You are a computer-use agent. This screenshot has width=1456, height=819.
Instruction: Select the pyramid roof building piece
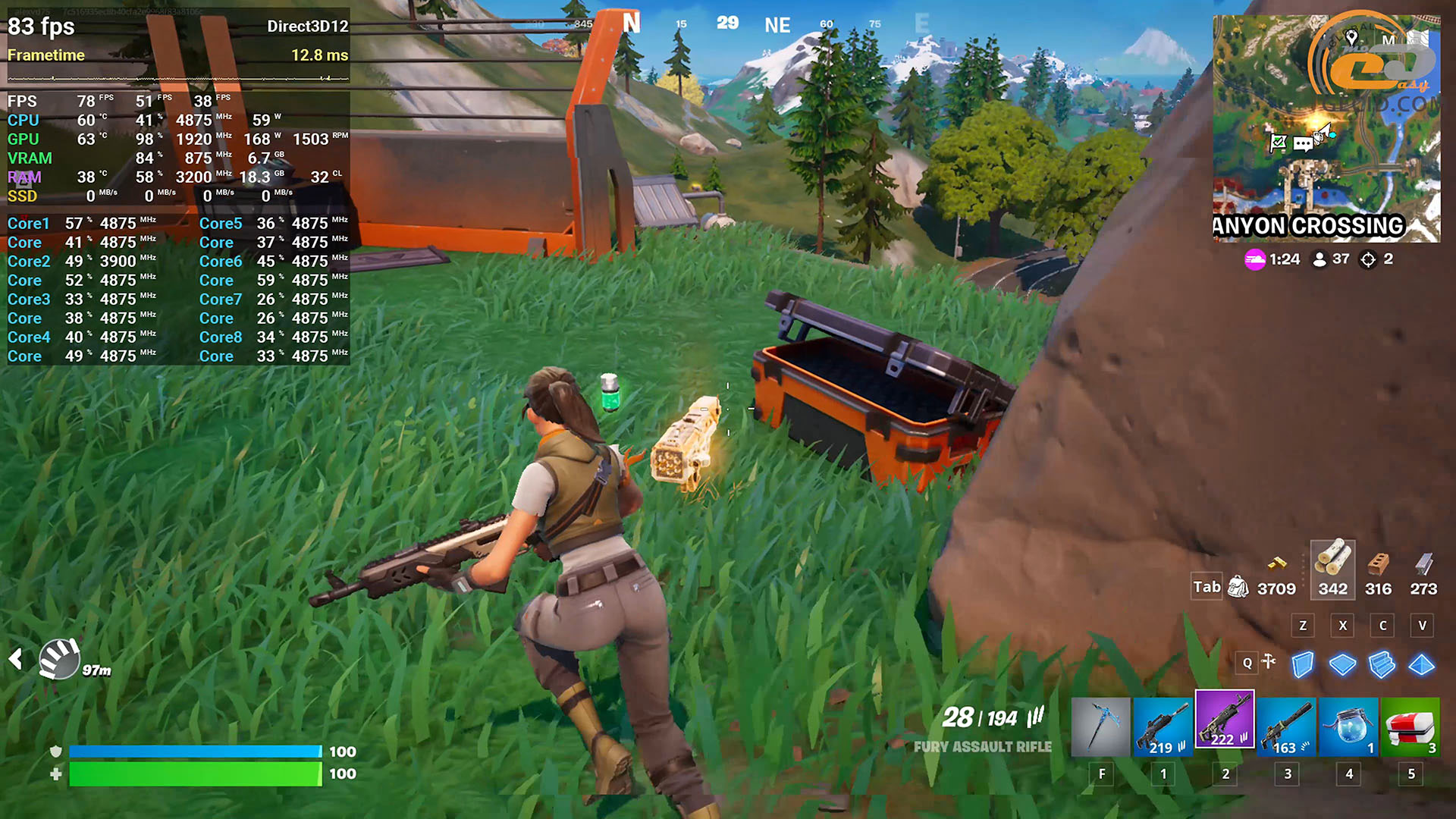[x=1422, y=665]
